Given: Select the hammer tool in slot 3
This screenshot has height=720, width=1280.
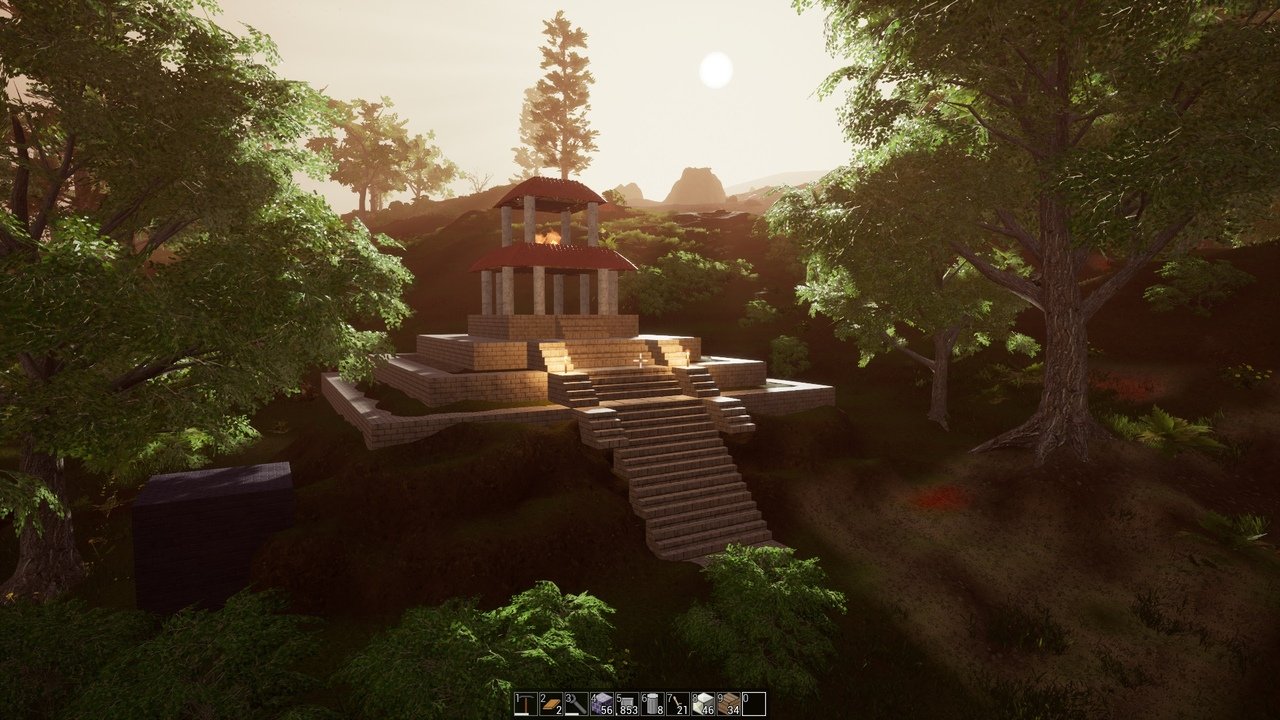Looking at the screenshot, I should (575, 703).
